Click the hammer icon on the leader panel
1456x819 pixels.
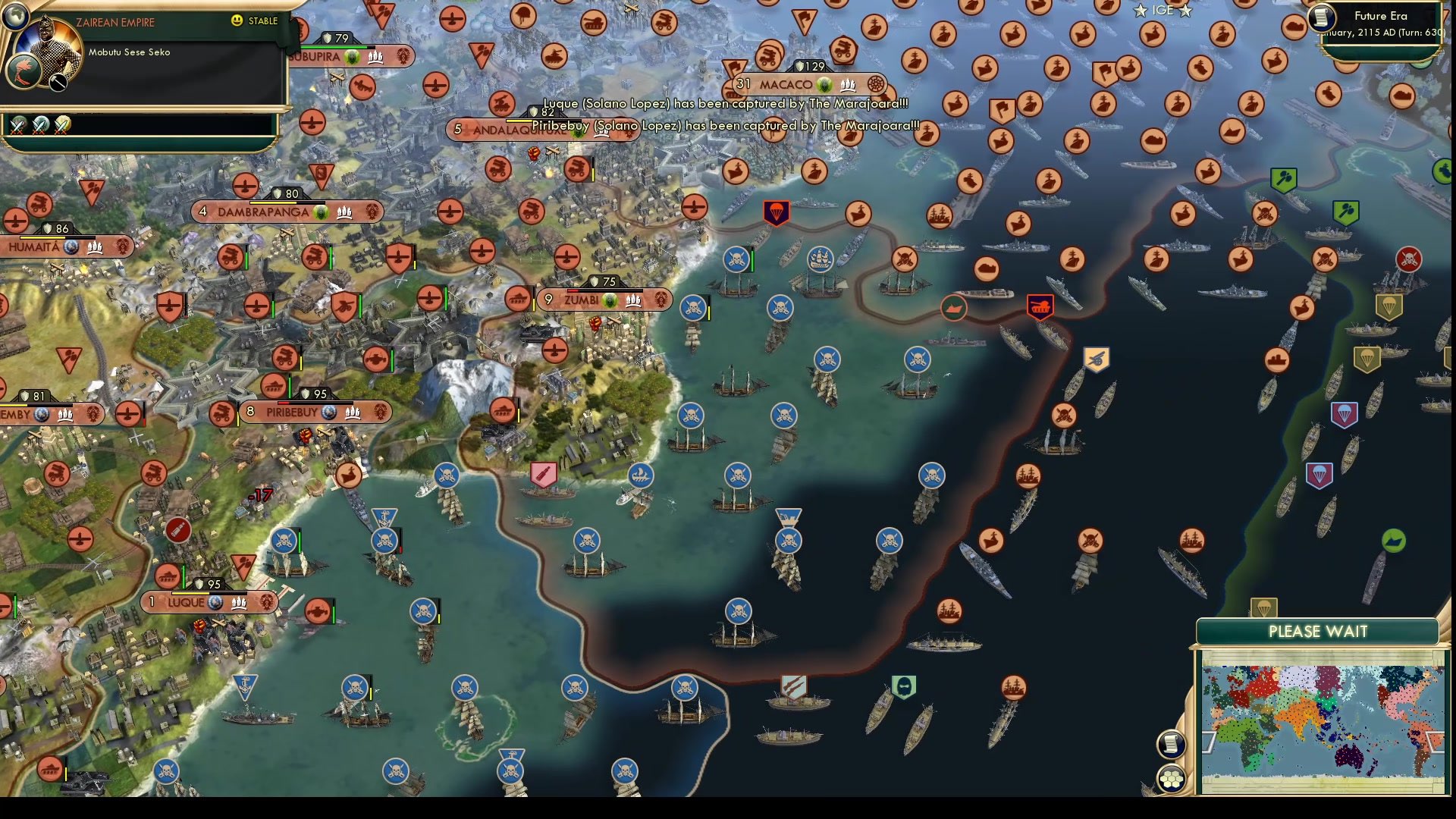click(58, 81)
